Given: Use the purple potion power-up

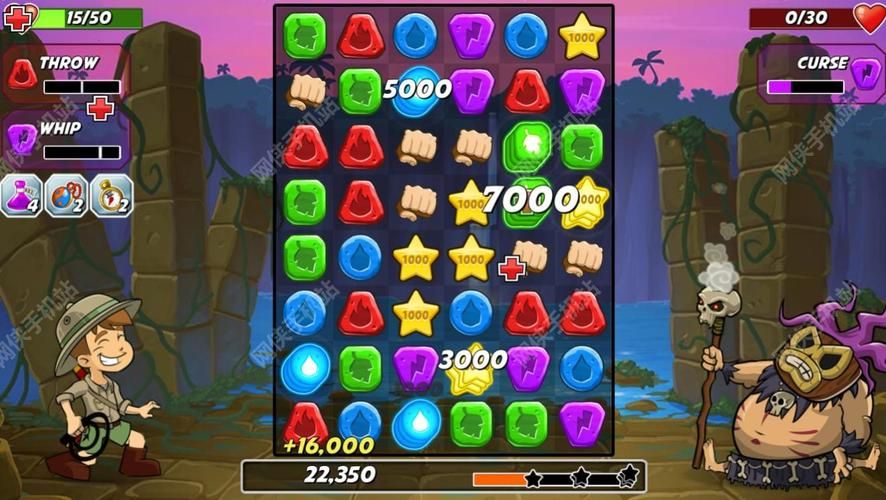Looking at the screenshot, I should (x=21, y=195).
